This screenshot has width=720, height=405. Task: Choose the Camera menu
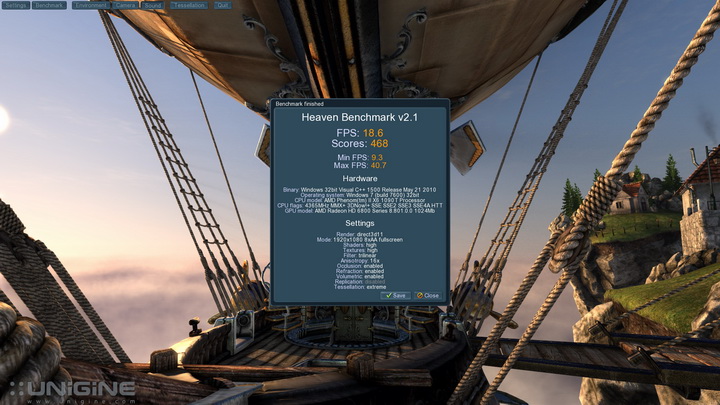click(x=125, y=5)
